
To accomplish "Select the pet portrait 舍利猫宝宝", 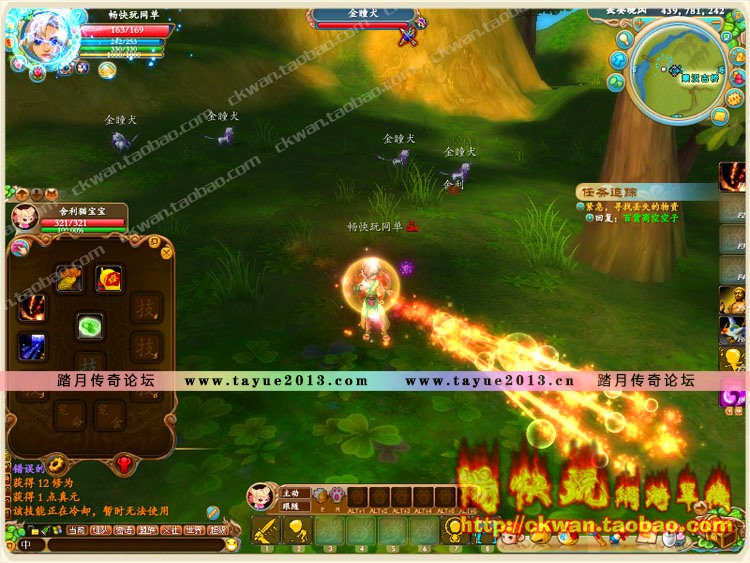I will (25, 217).
